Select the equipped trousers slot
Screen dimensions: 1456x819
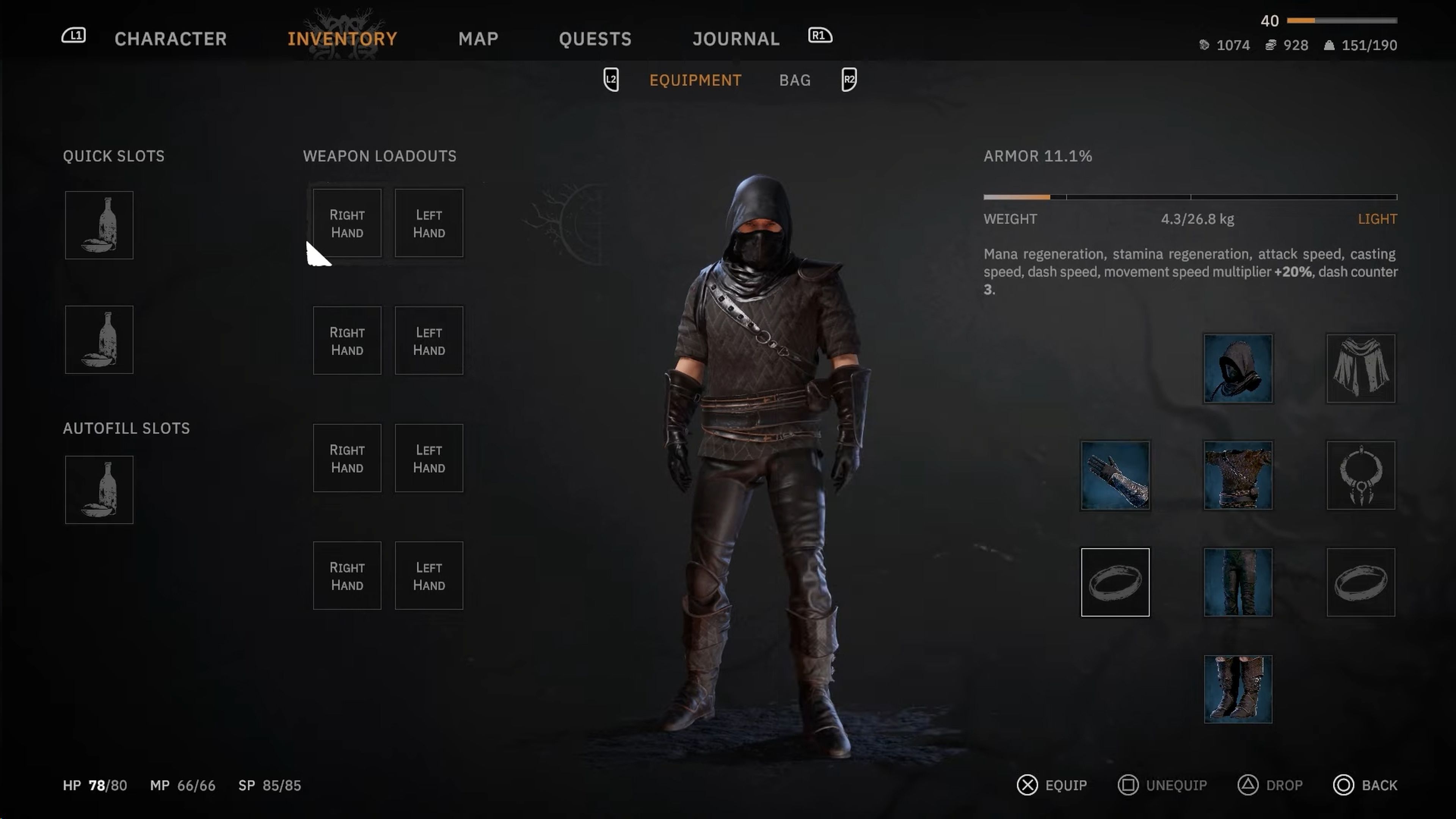1237,582
